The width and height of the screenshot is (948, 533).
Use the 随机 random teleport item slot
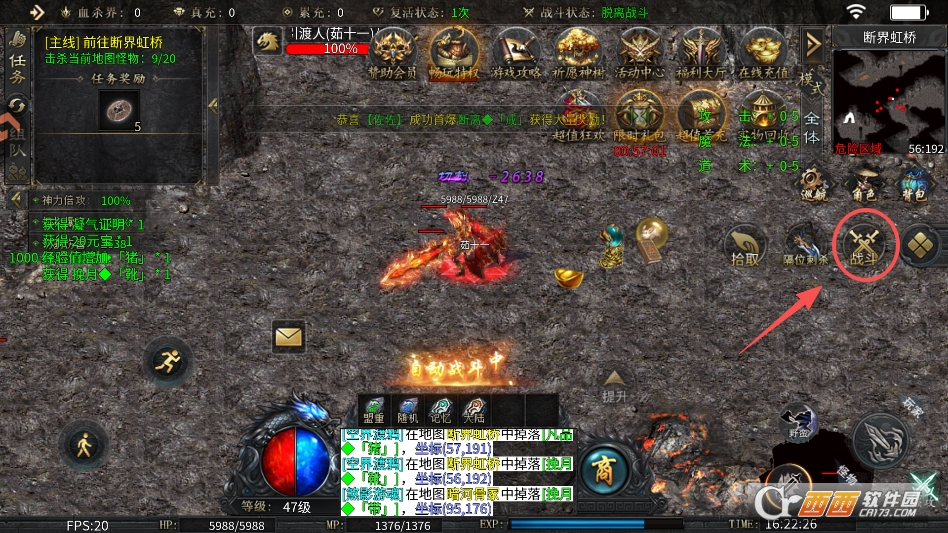coord(408,410)
